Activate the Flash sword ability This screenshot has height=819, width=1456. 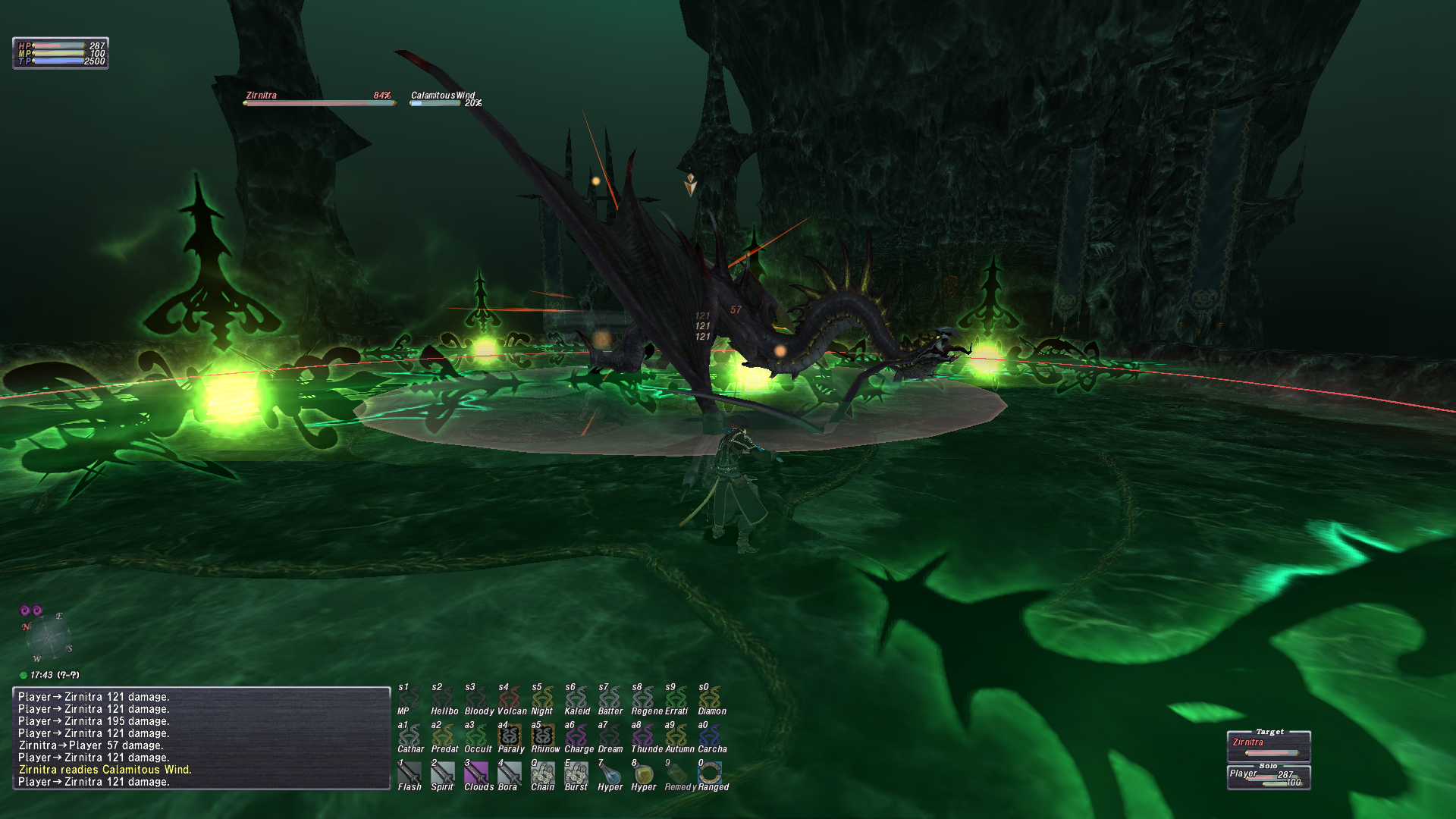click(409, 773)
